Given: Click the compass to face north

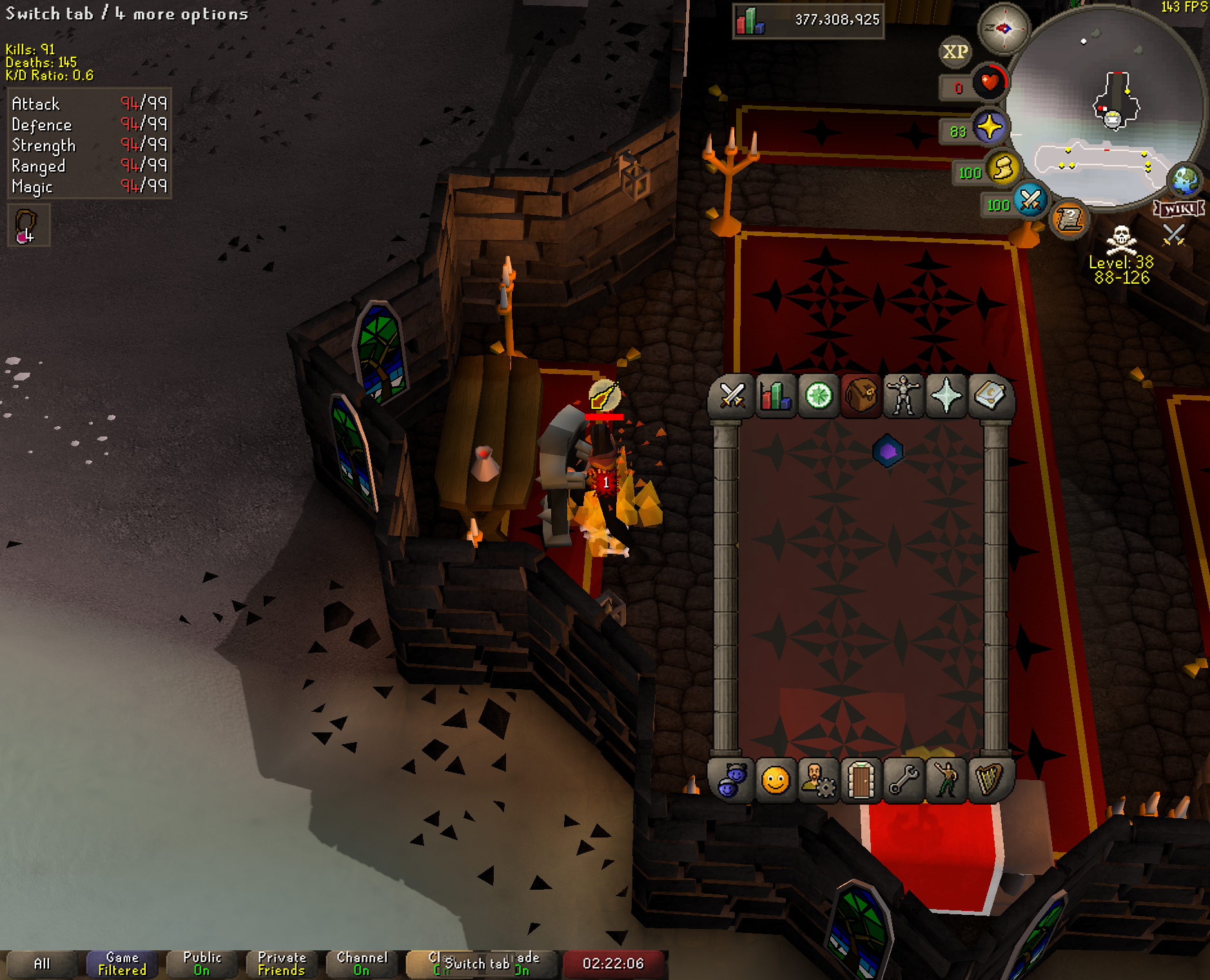Looking at the screenshot, I should (x=1003, y=28).
